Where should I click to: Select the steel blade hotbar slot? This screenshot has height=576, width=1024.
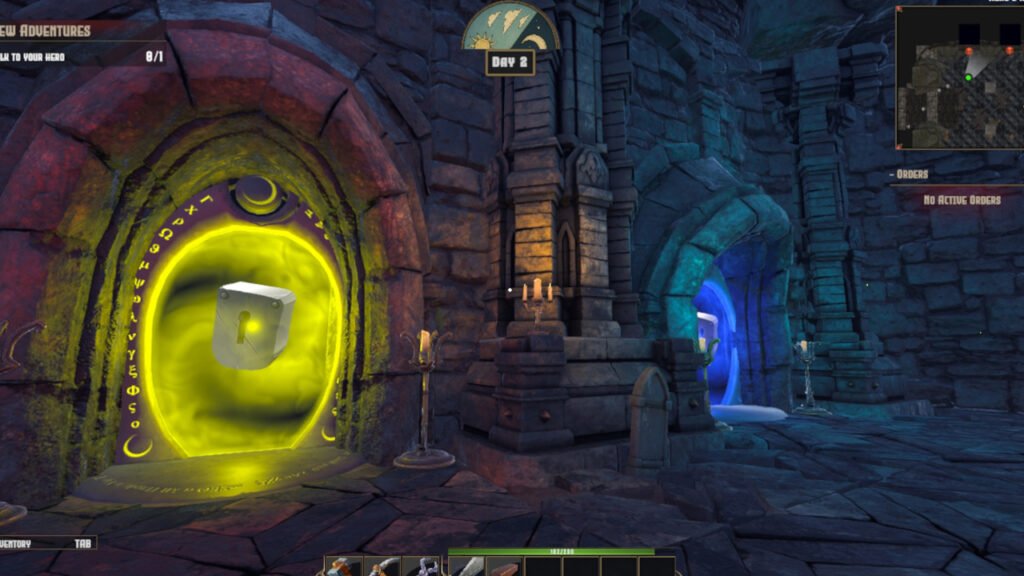(x=467, y=567)
